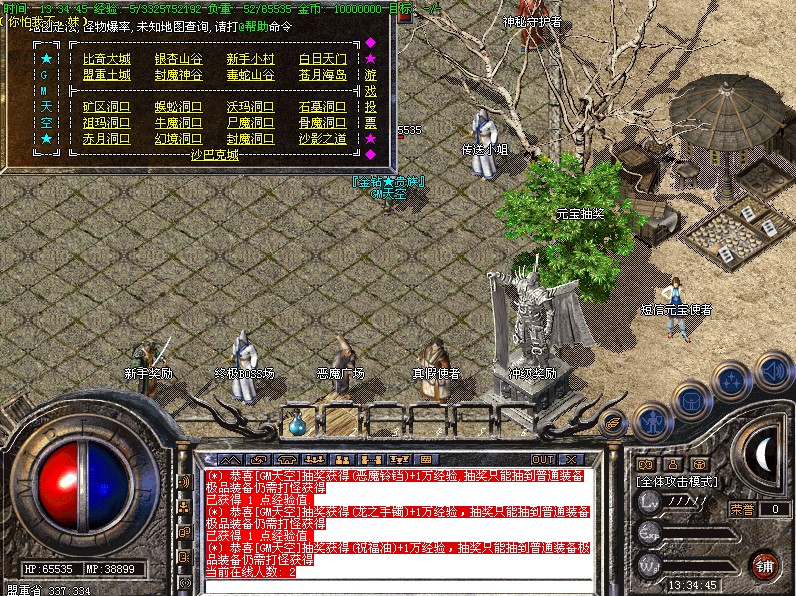Select 盟重土城 in the teleport list

coord(106,75)
